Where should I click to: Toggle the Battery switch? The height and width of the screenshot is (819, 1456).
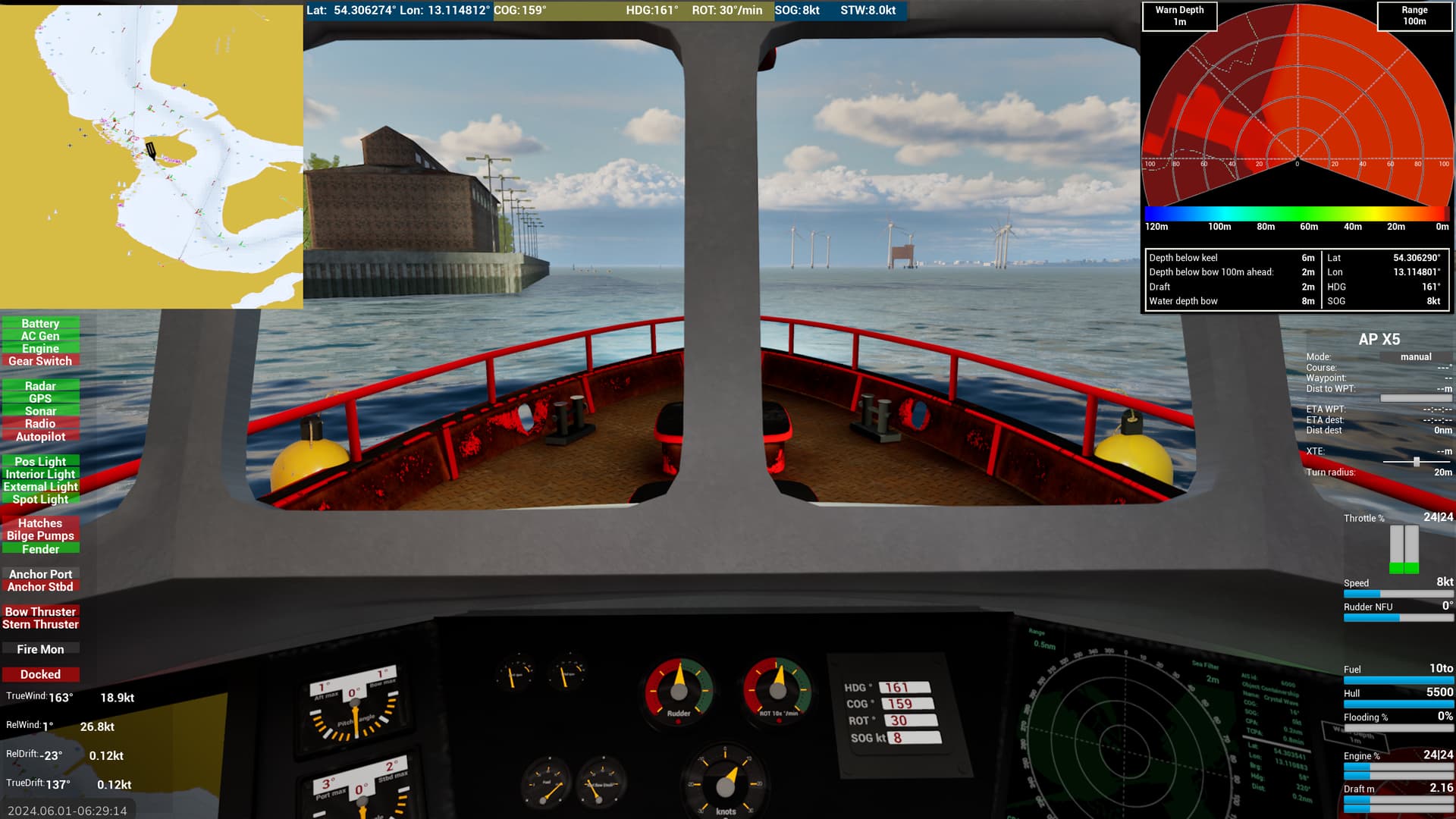(x=40, y=324)
